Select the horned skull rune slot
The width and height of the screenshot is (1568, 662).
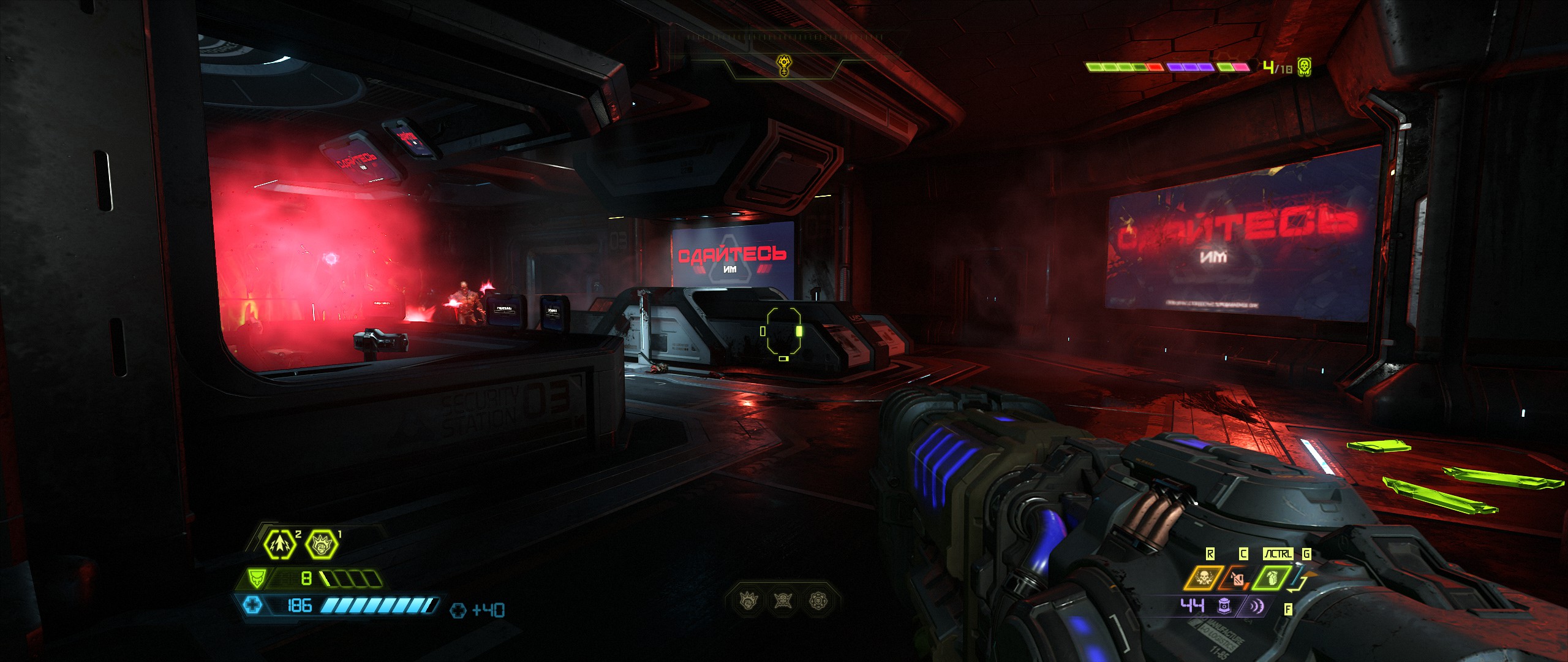[x=783, y=601]
